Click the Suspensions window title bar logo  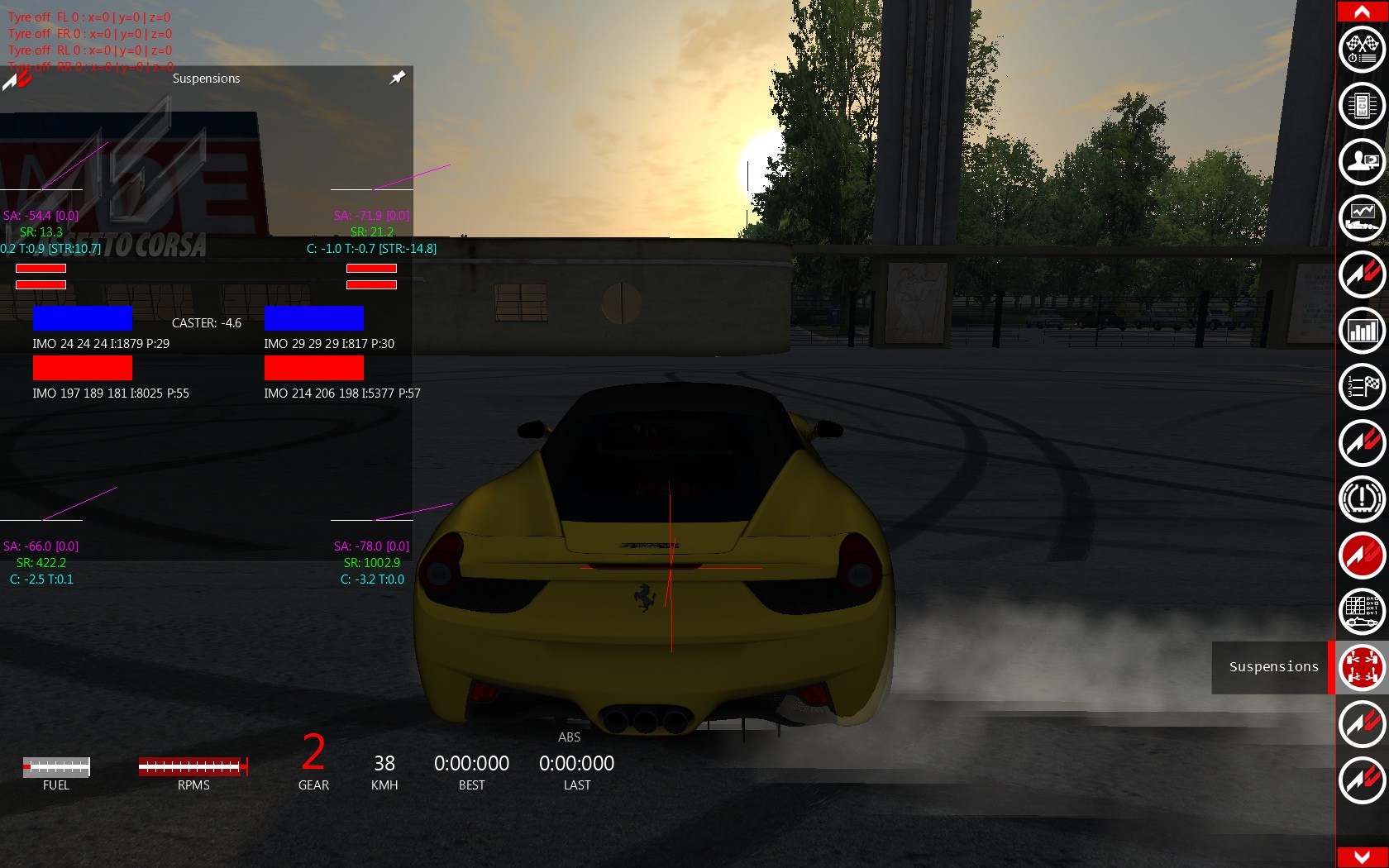click(17, 79)
